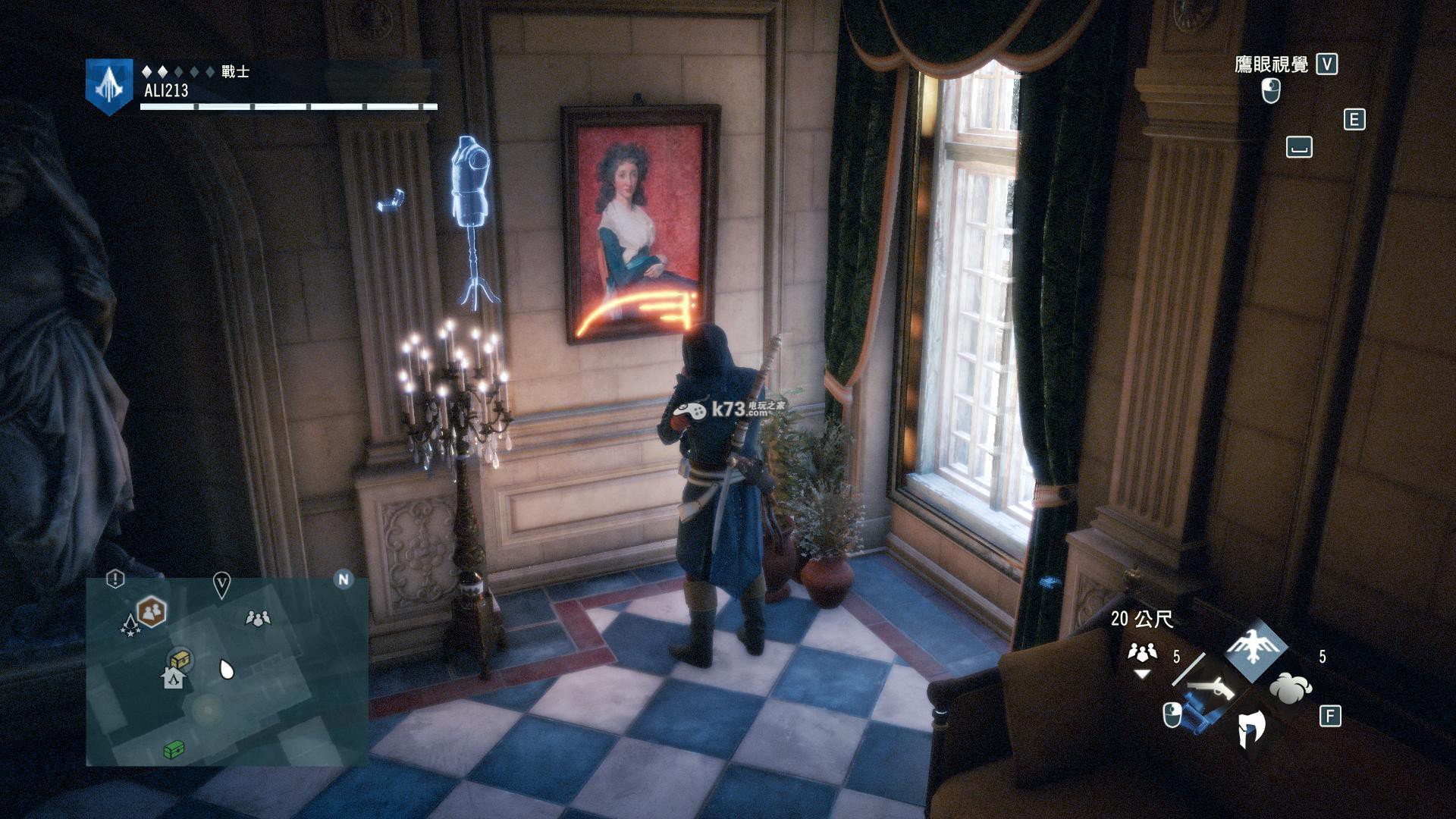Click the north compass indicator
The height and width of the screenshot is (819, 1456).
click(x=344, y=580)
